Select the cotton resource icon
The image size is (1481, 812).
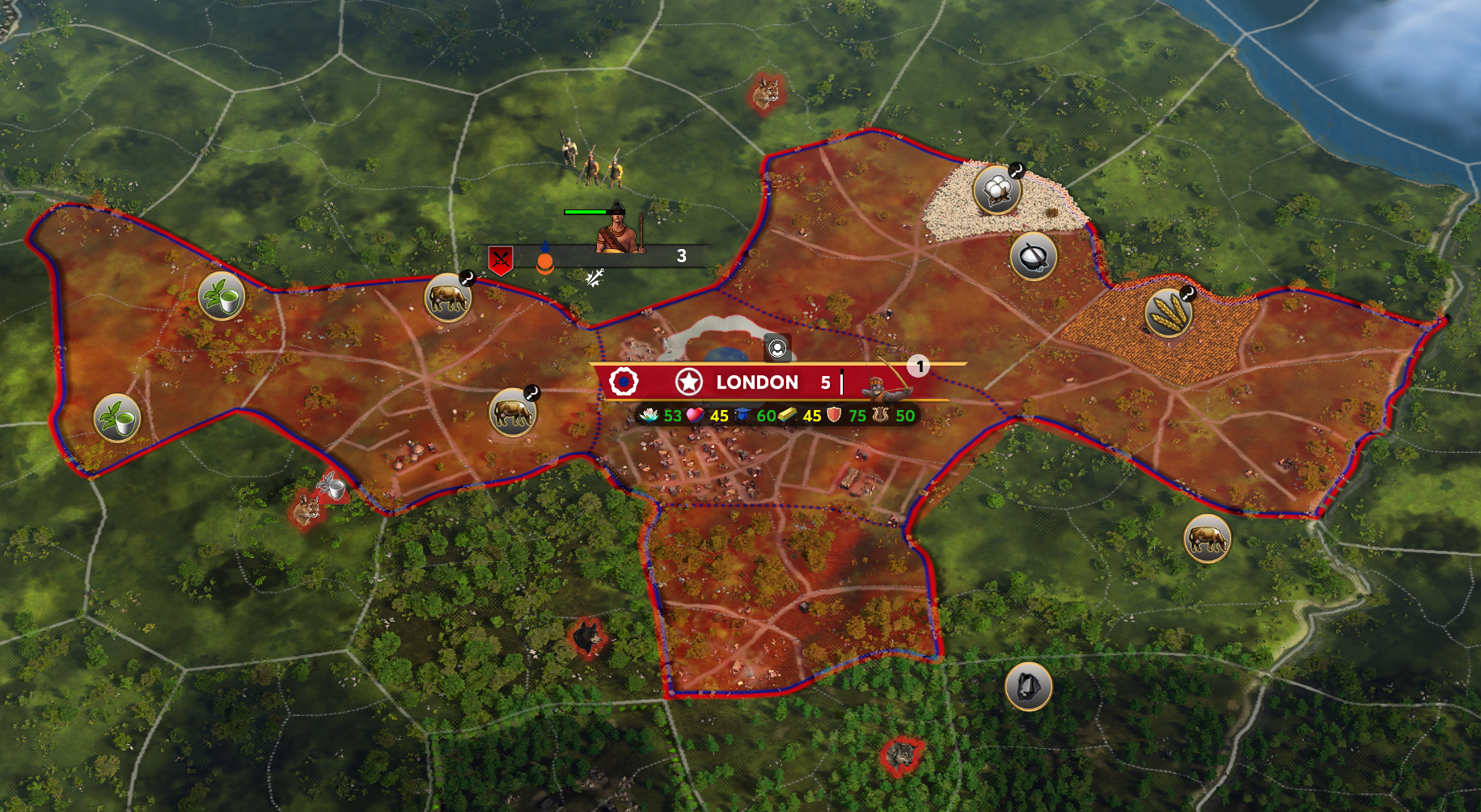(997, 191)
